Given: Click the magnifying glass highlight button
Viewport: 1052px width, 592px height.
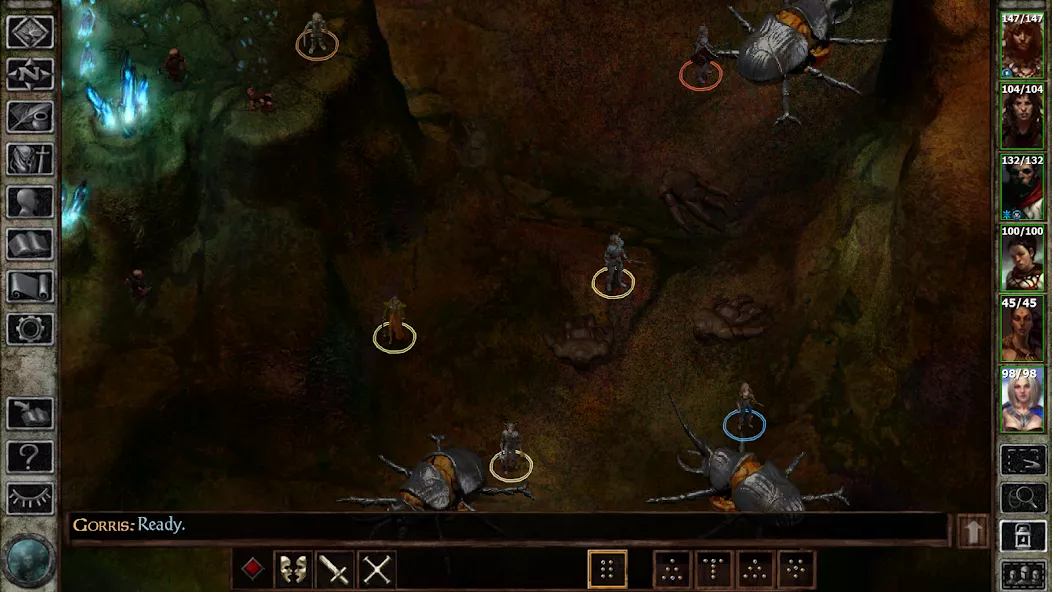Looking at the screenshot, I should [1022, 498].
